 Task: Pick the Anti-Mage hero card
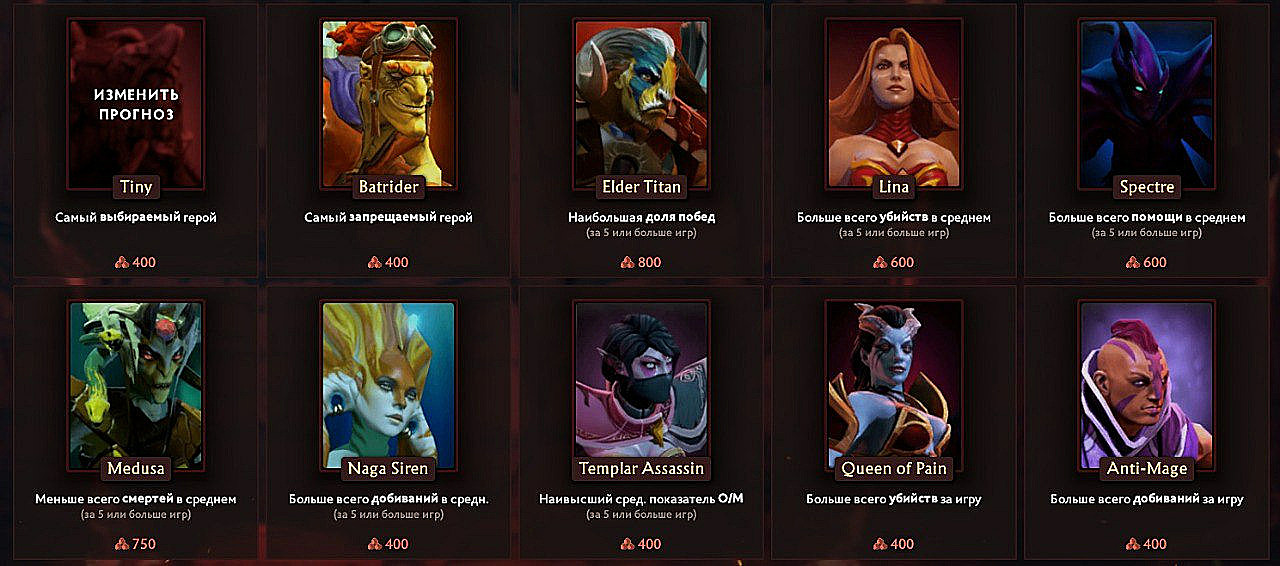(1147, 384)
